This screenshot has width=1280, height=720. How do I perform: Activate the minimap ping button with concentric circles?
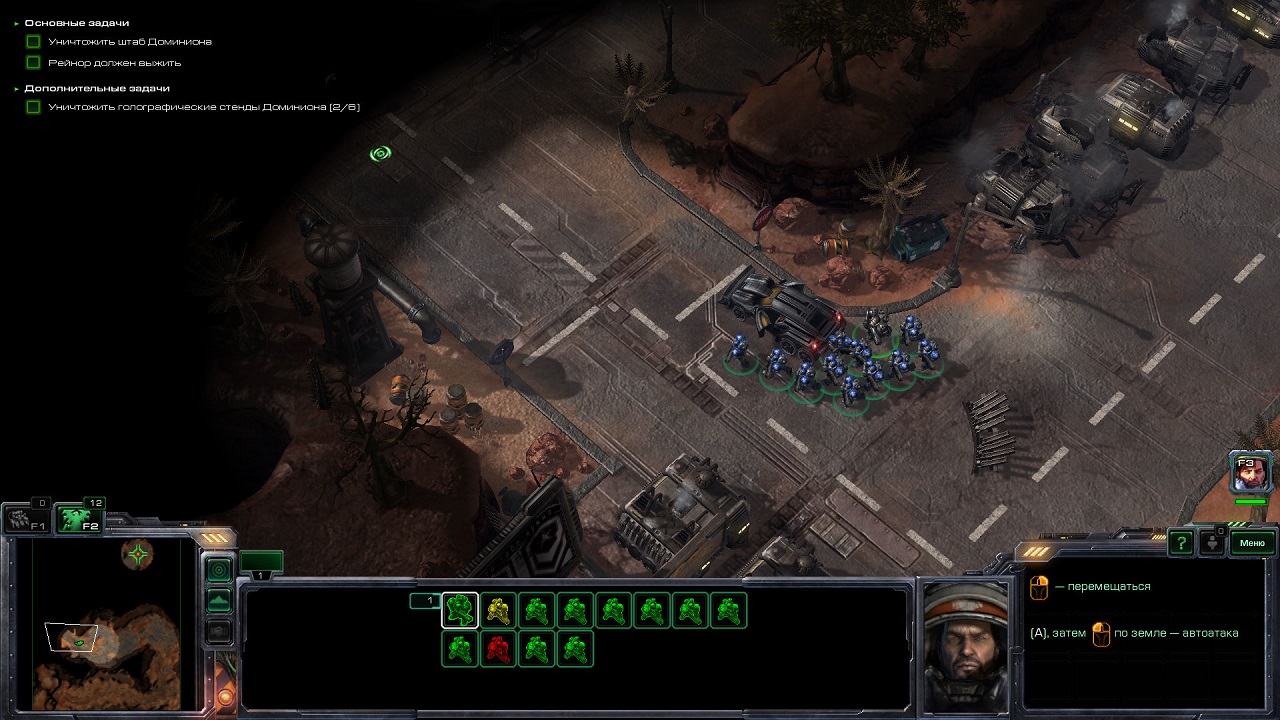(219, 569)
